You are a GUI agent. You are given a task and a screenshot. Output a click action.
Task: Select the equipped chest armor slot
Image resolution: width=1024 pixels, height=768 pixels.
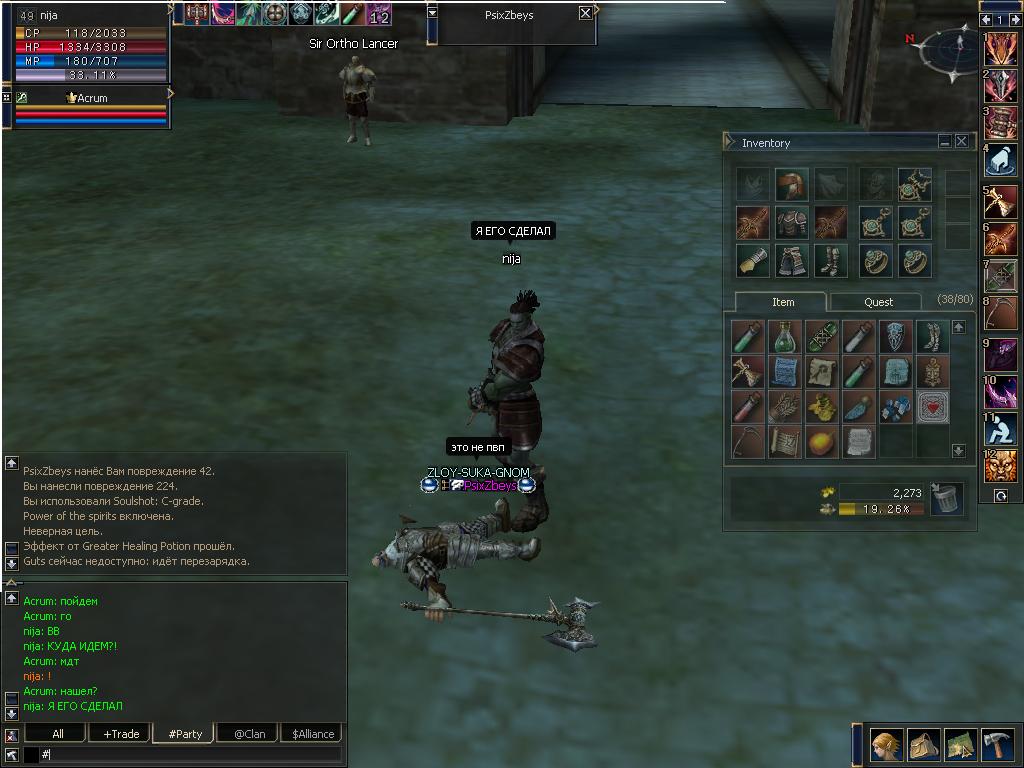click(791, 222)
